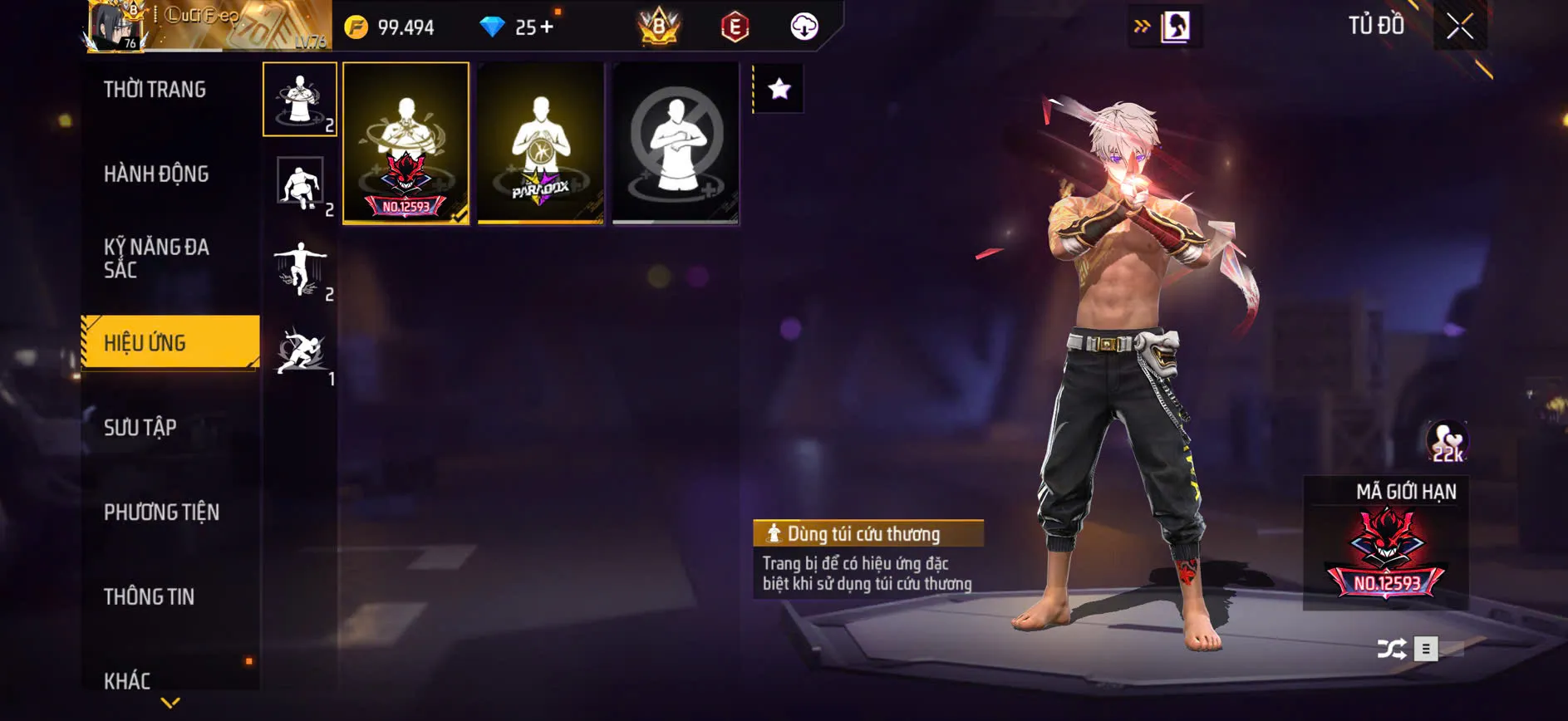The height and width of the screenshot is (721, 1568).
Task: Select the PARADOX effect thumbnail
Action: 541,143
